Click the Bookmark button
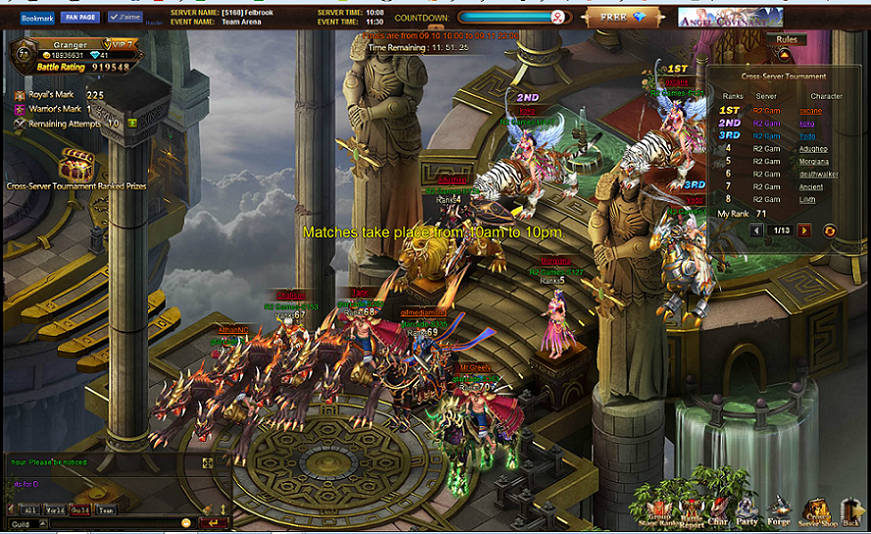 coord(37,17)
